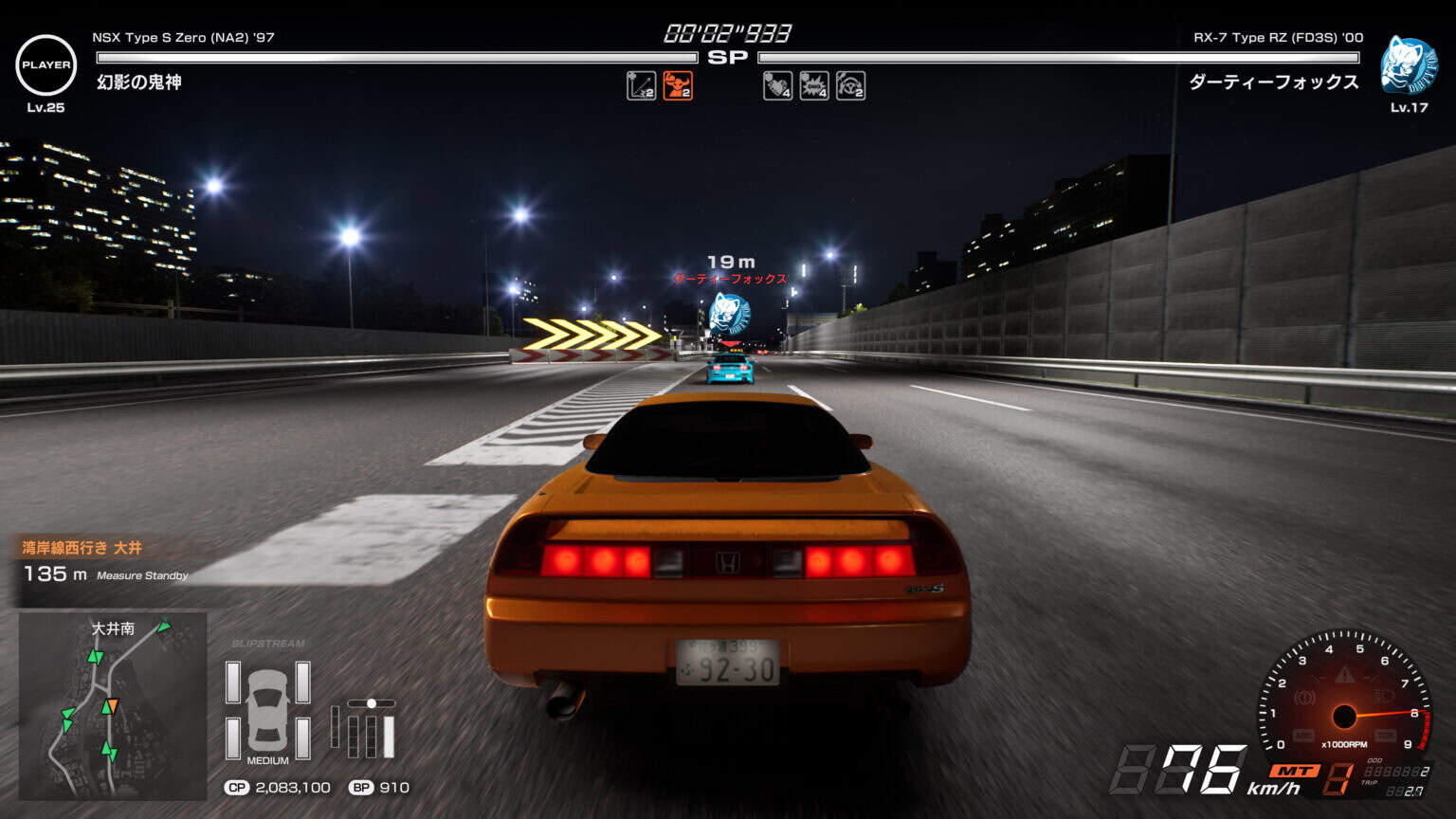Select the grappling line skill icon
The height and width of the screenshot is (819, 1456).
point(641,88)
